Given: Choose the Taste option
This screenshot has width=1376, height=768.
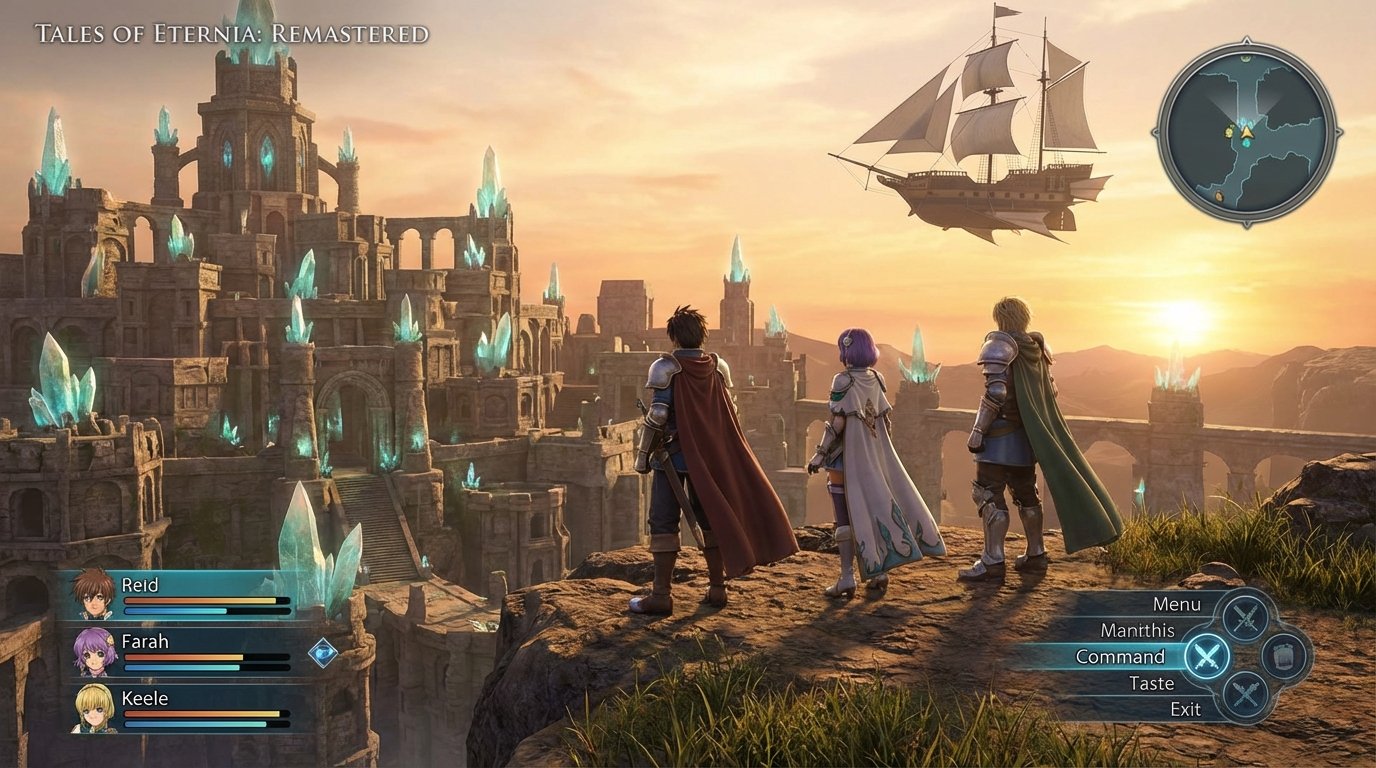Looking at the screenshot, I should 1152,683.
